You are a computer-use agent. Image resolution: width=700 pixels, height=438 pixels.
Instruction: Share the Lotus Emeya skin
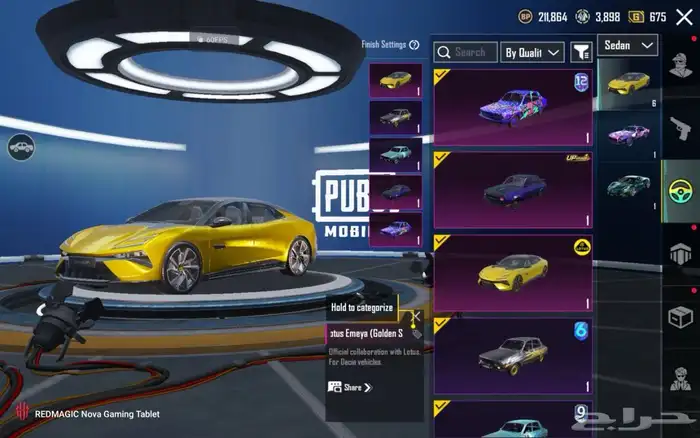pyautogui.click(x=350, y=387)
